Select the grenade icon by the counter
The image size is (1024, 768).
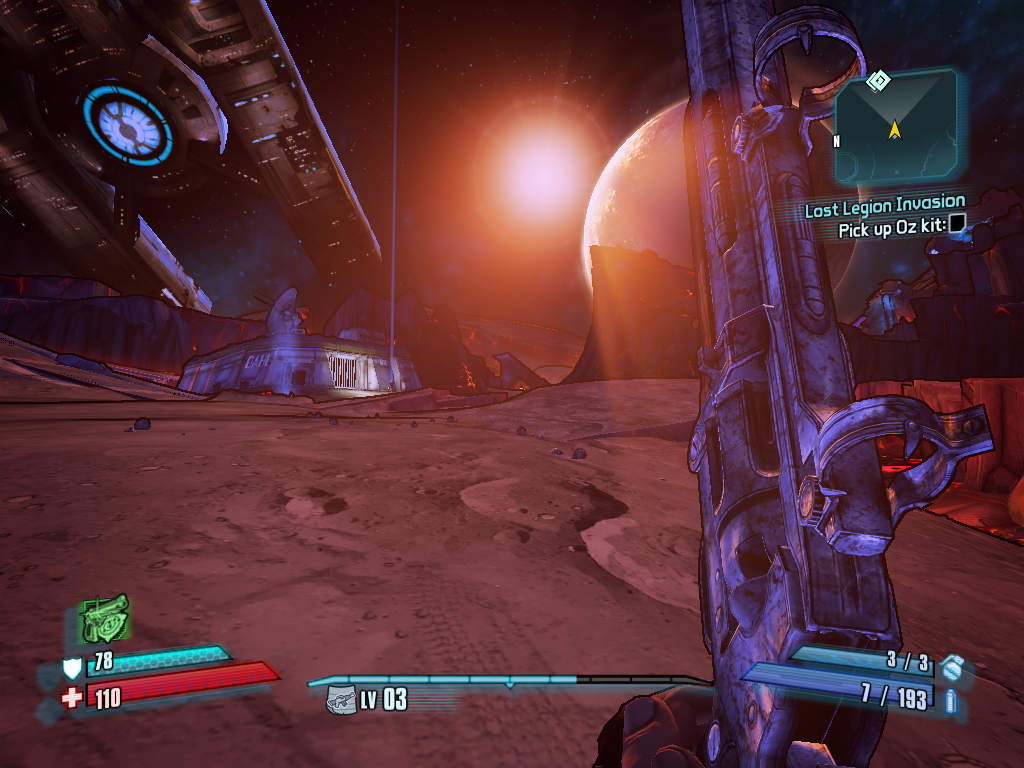pos(952,667)
